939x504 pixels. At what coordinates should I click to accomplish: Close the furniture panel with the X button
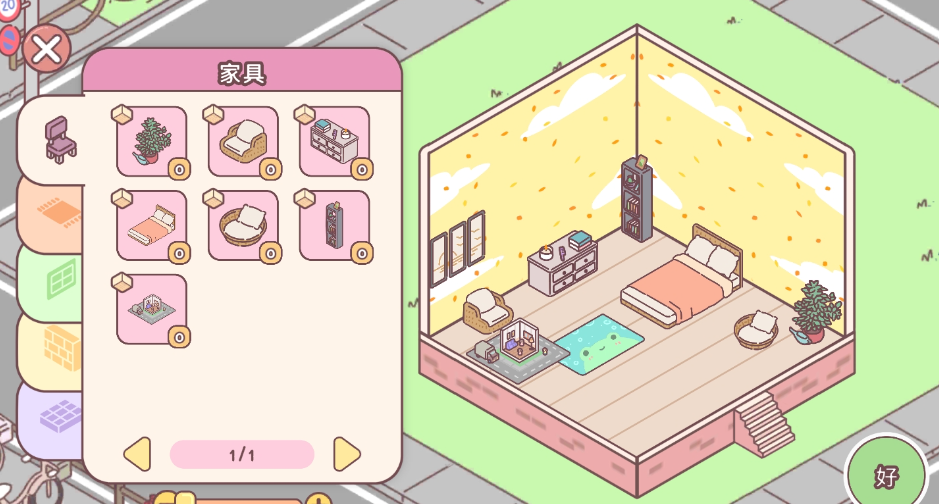pos(46,48)
